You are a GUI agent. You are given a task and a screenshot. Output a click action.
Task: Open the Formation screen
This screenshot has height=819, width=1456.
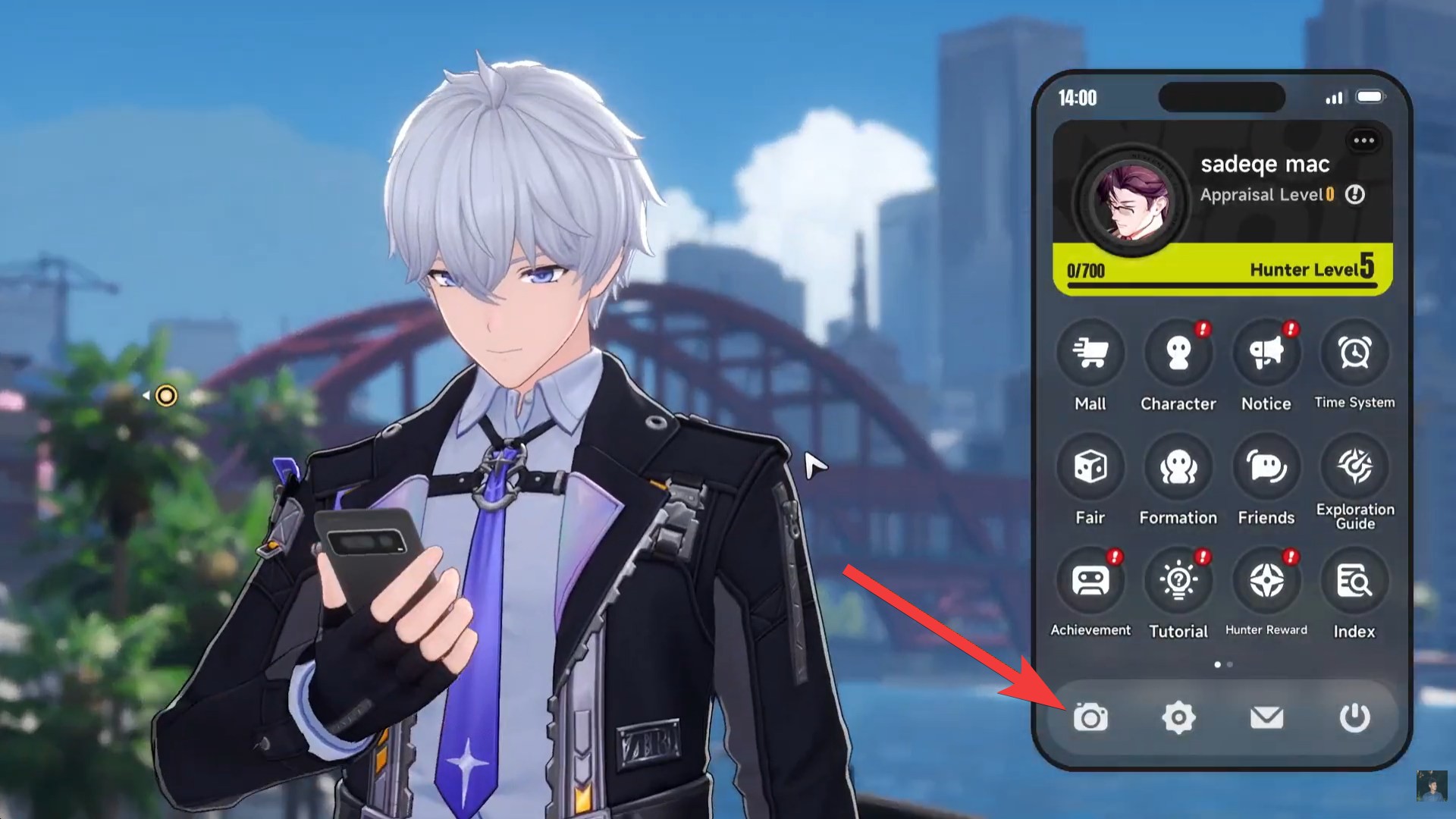pyautogui.click(x=1178, y=466)
